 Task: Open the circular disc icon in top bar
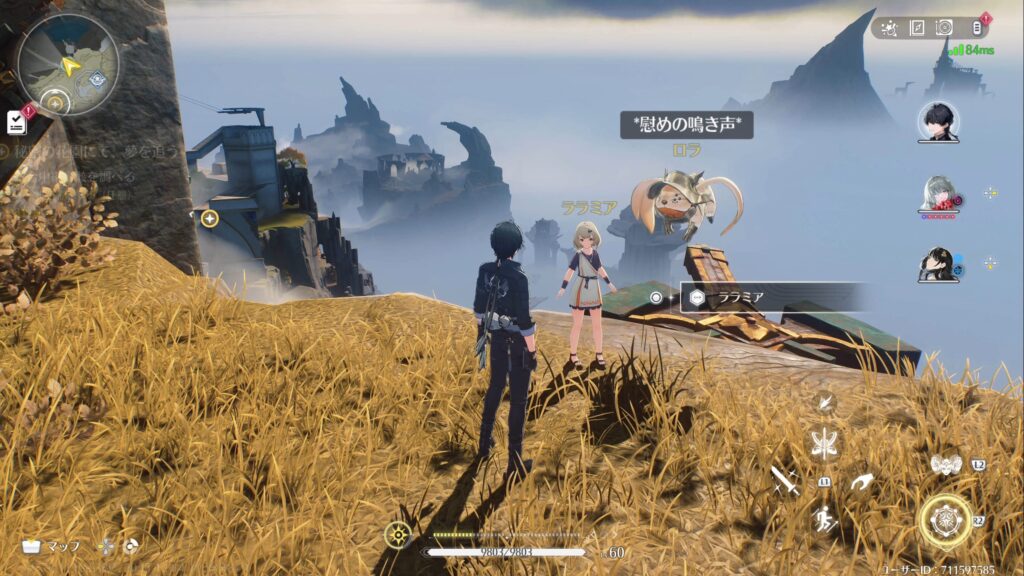[x=944, y=28]
